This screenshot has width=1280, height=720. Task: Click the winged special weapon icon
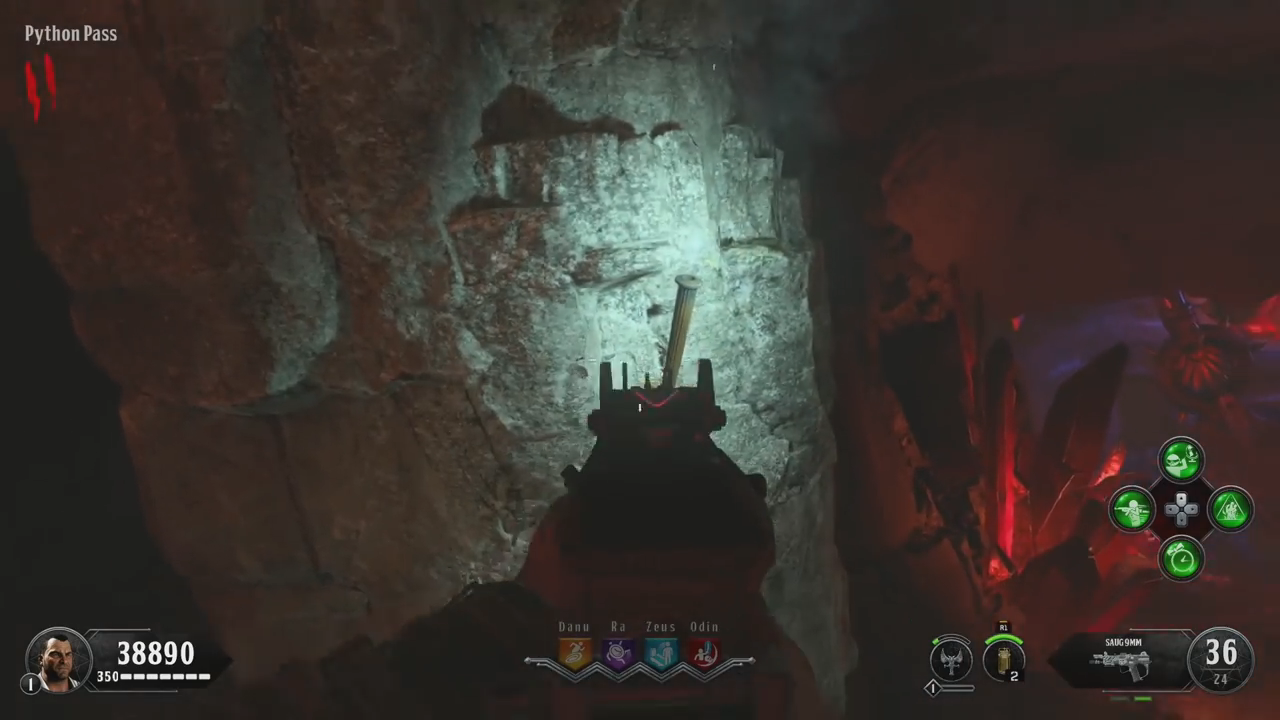[x=950, y=659]
